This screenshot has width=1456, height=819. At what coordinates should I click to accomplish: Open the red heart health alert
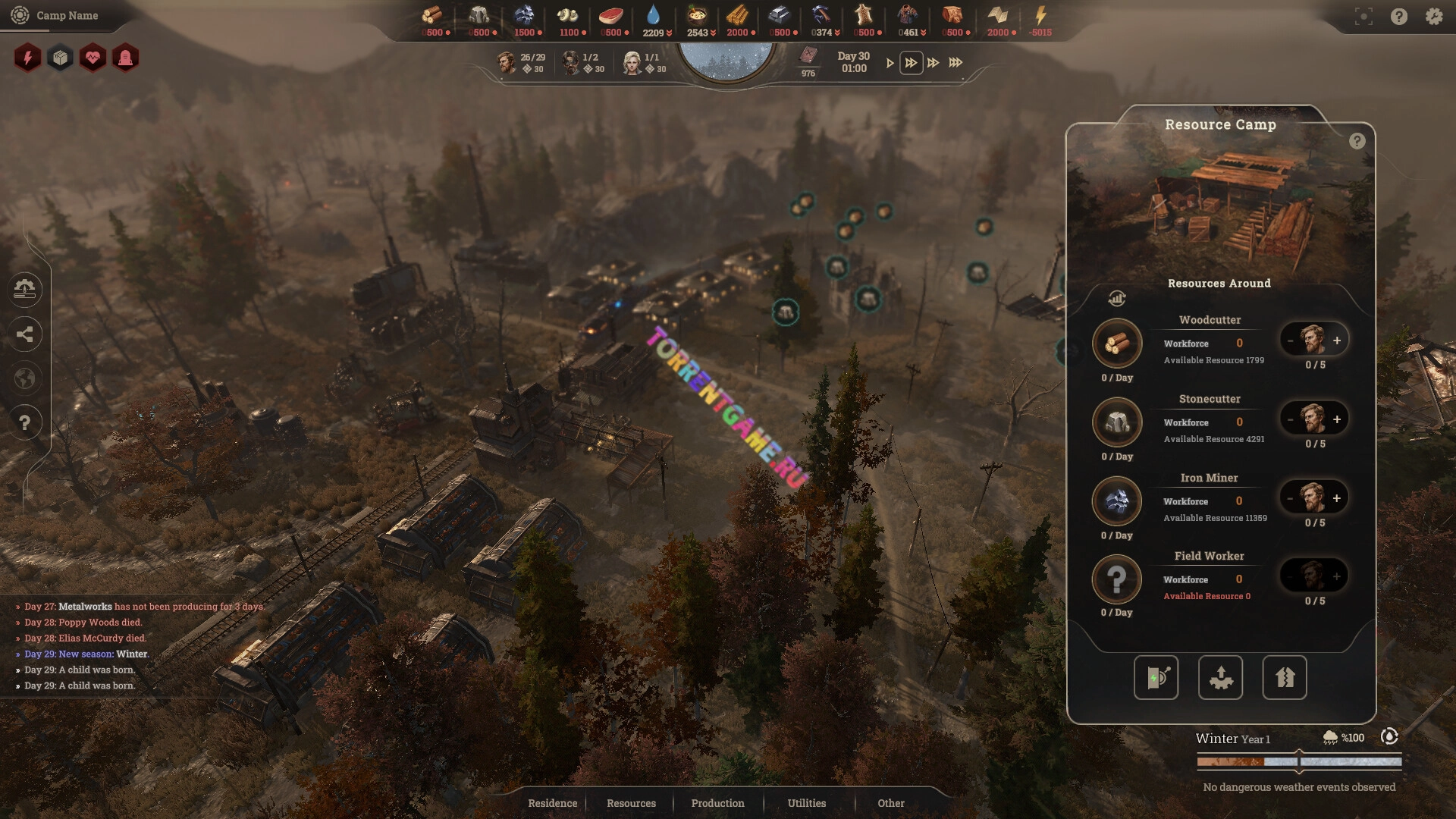[x=93, y=58]
